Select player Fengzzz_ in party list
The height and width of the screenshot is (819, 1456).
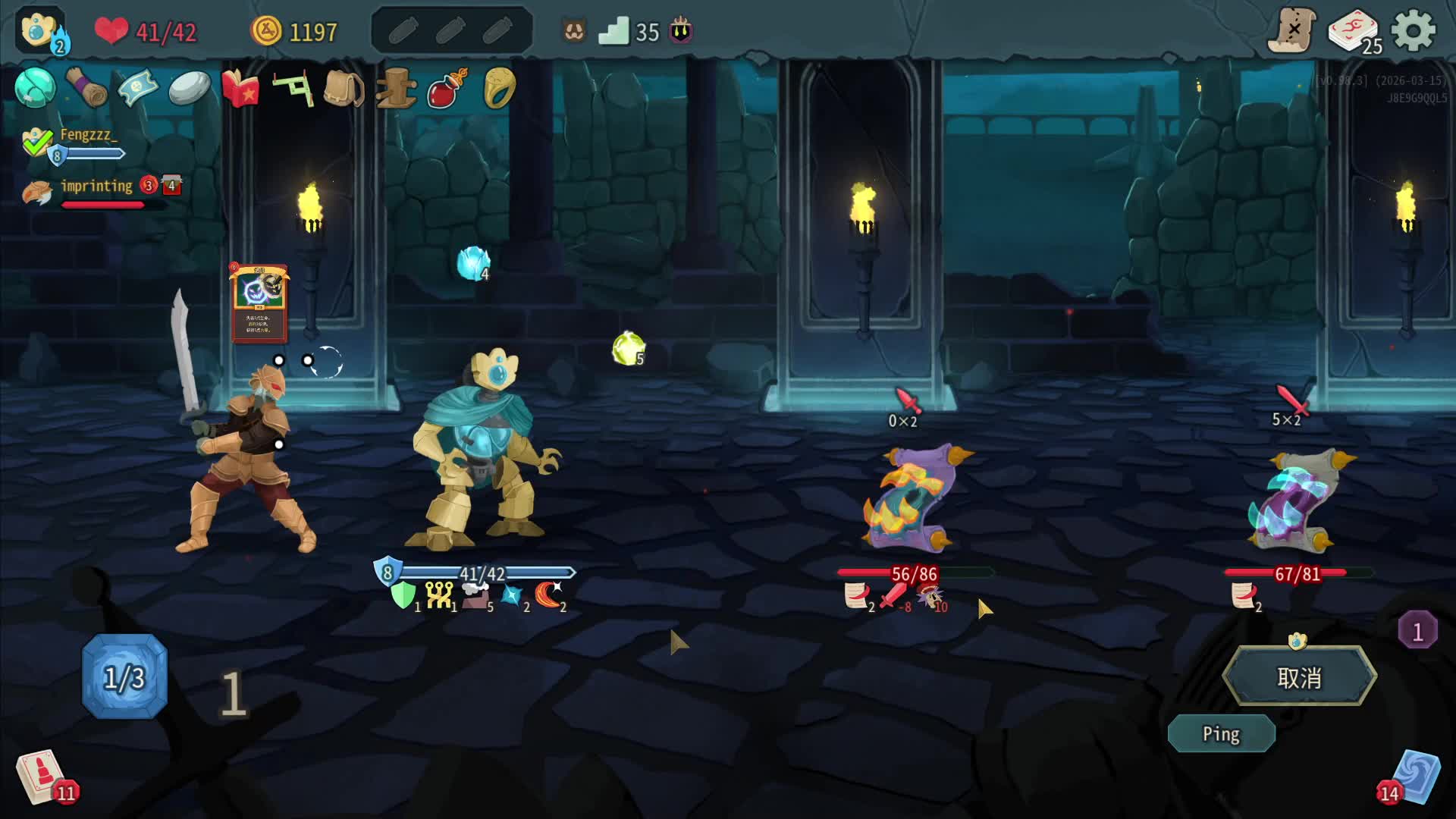88,135
